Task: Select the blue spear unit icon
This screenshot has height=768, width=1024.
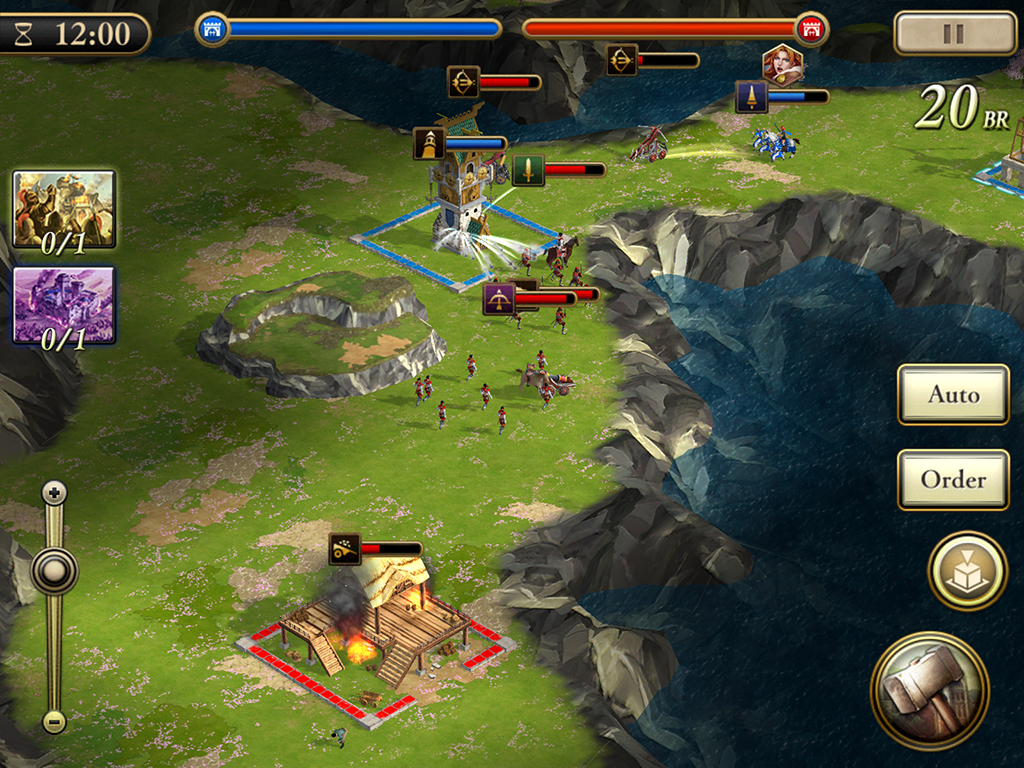Action: click(752, 97)
